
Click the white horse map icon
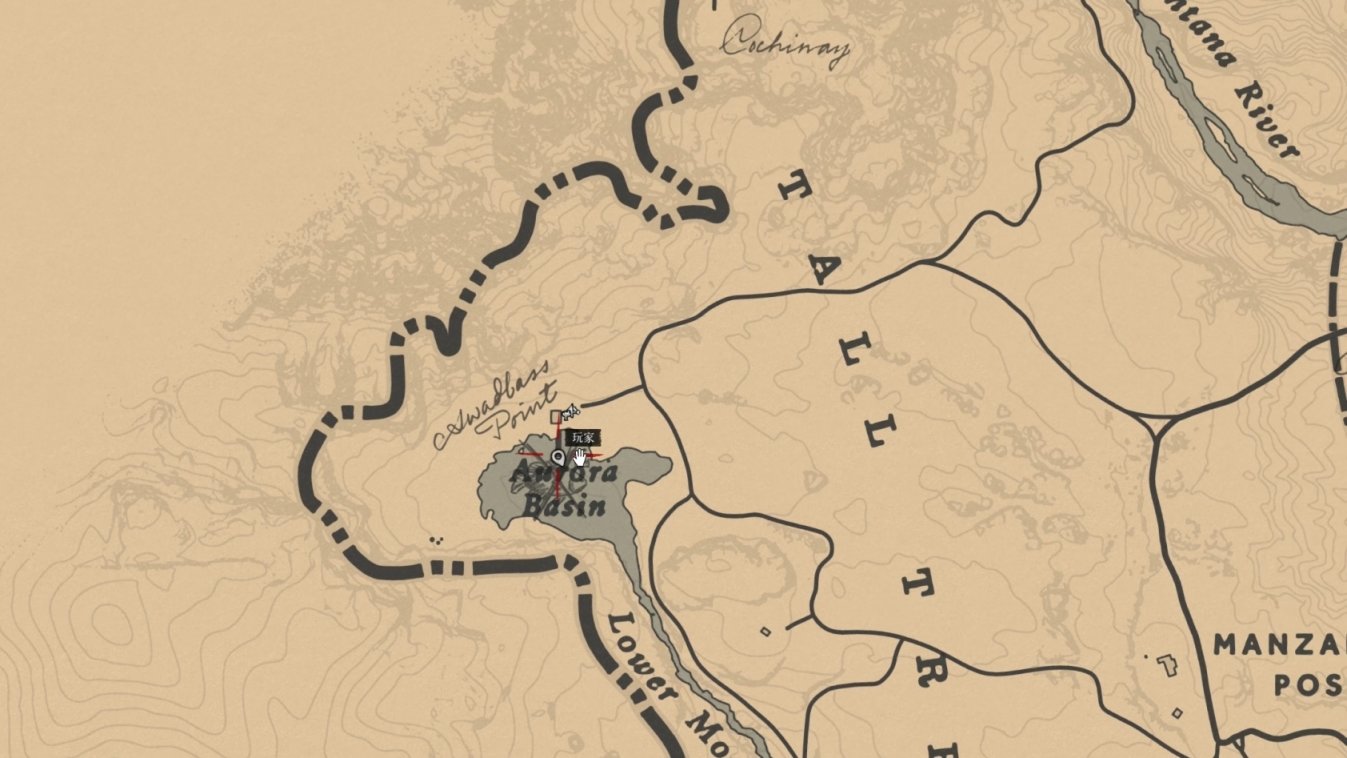point(571,410)
